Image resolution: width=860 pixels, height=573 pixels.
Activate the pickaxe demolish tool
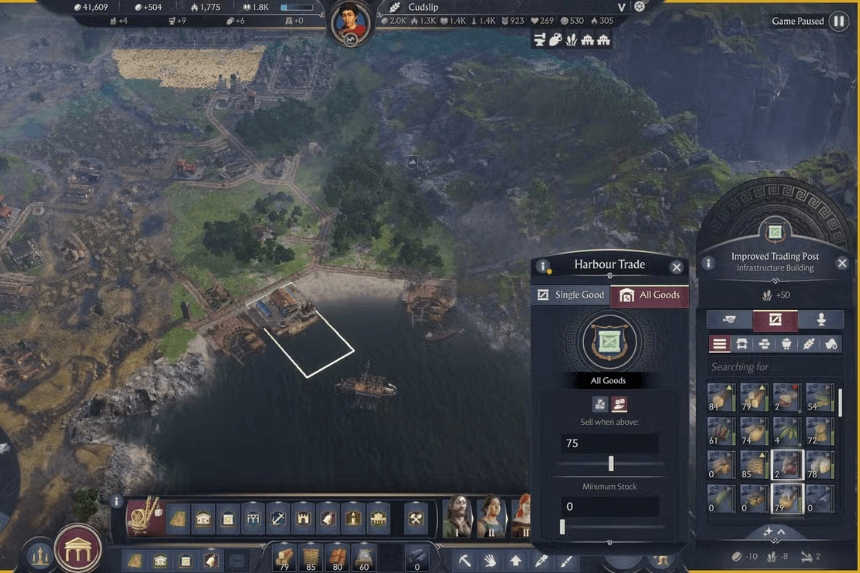[465, 561]
